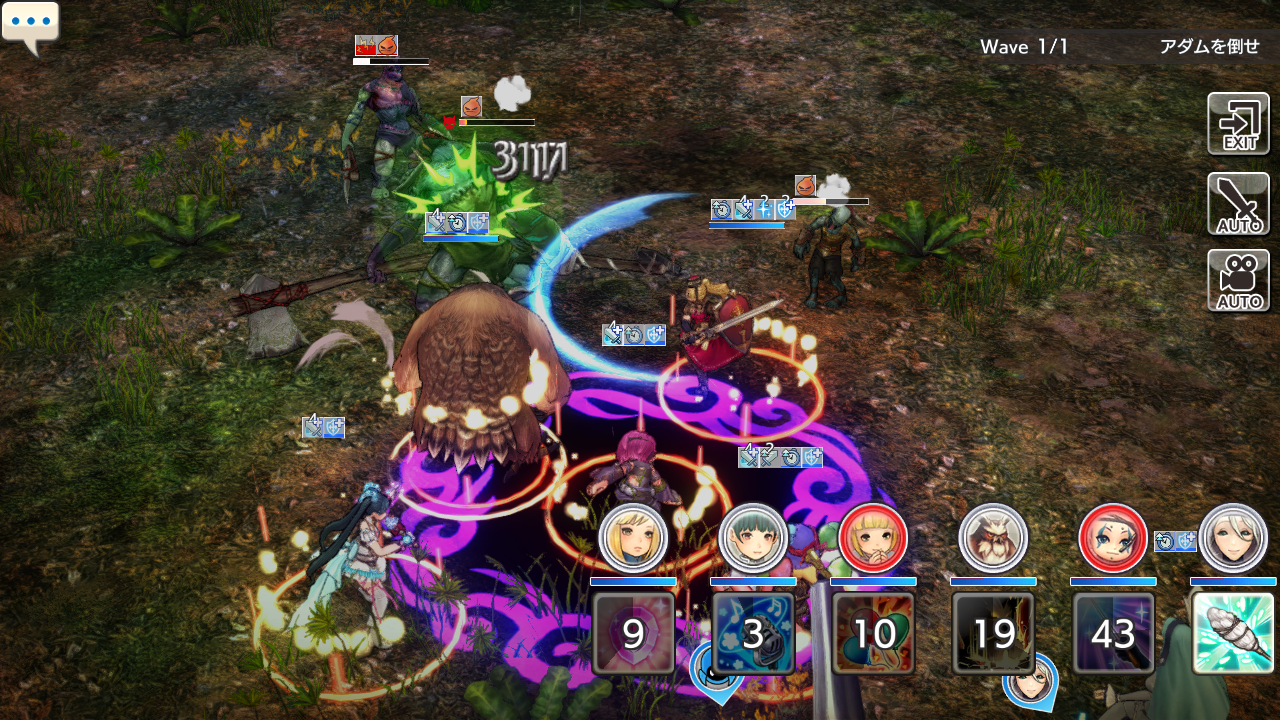Select the praying blonde girl portrait
The width and height of the screenshot is (1280, 720).
pyautogui.click(x=873, y=538)
